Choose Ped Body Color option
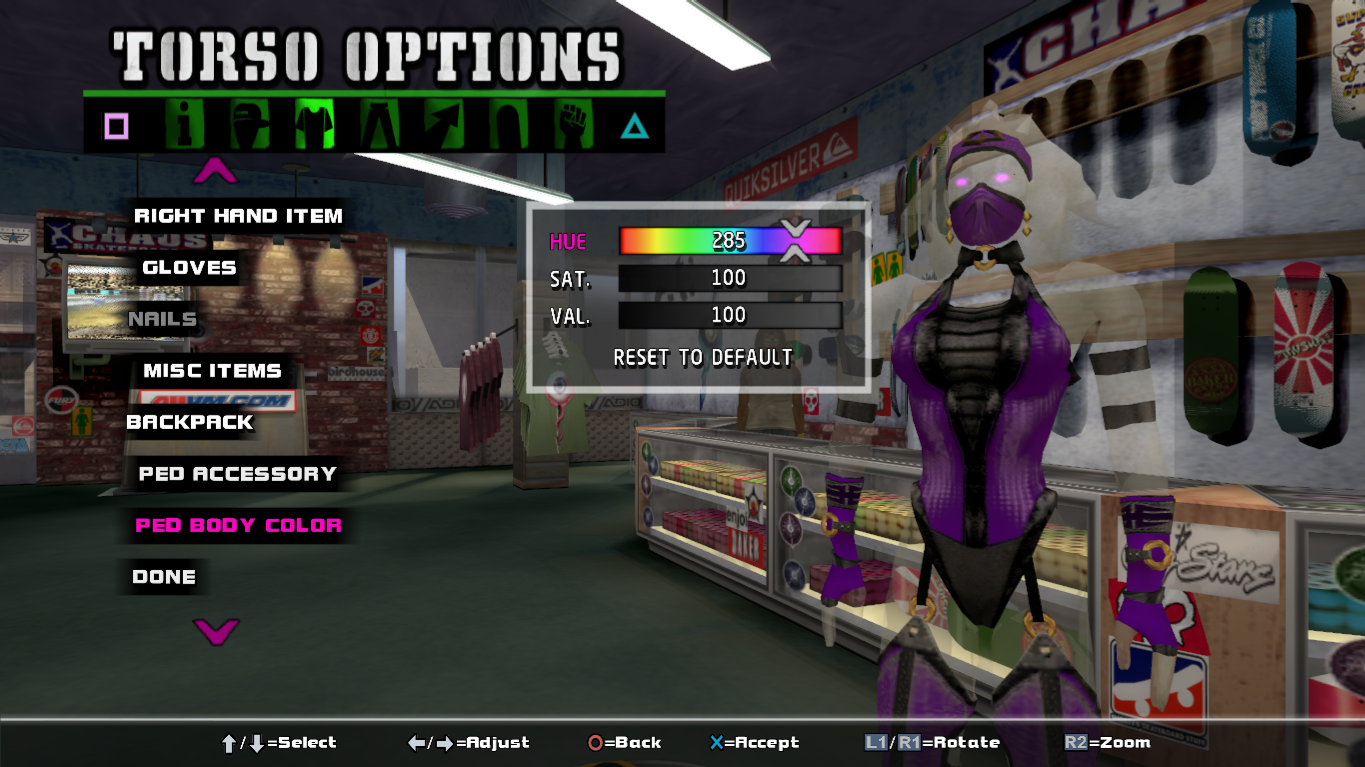1365x767 pixels. pyautogui.click(x=238, y=525)
